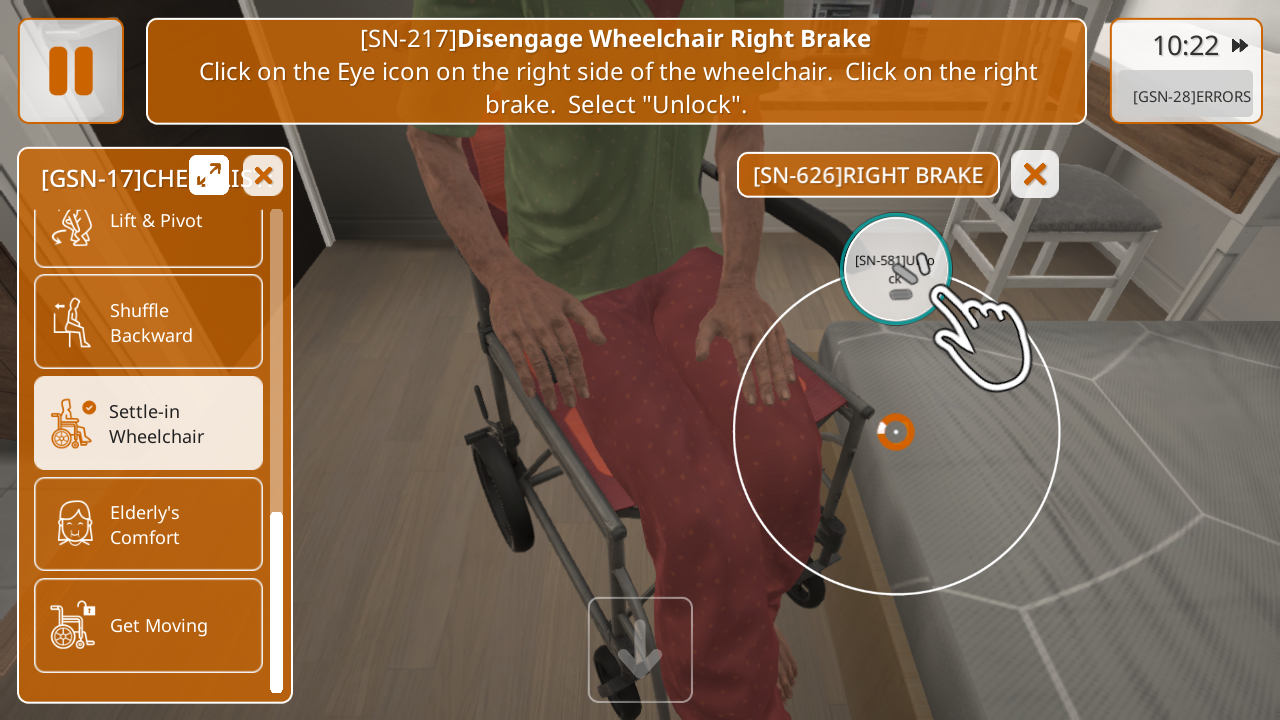This screenshot has width=1280, height=720.
Task: Click the orange center dot of the radial menu
Action: (896, 432)
